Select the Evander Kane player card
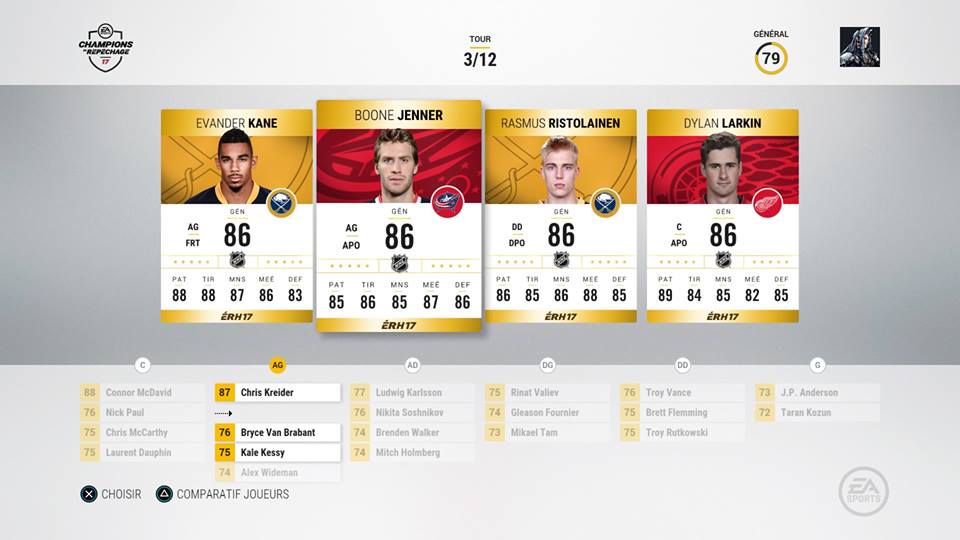Viewport: 960px width, 540px height. tap(236, 215)
